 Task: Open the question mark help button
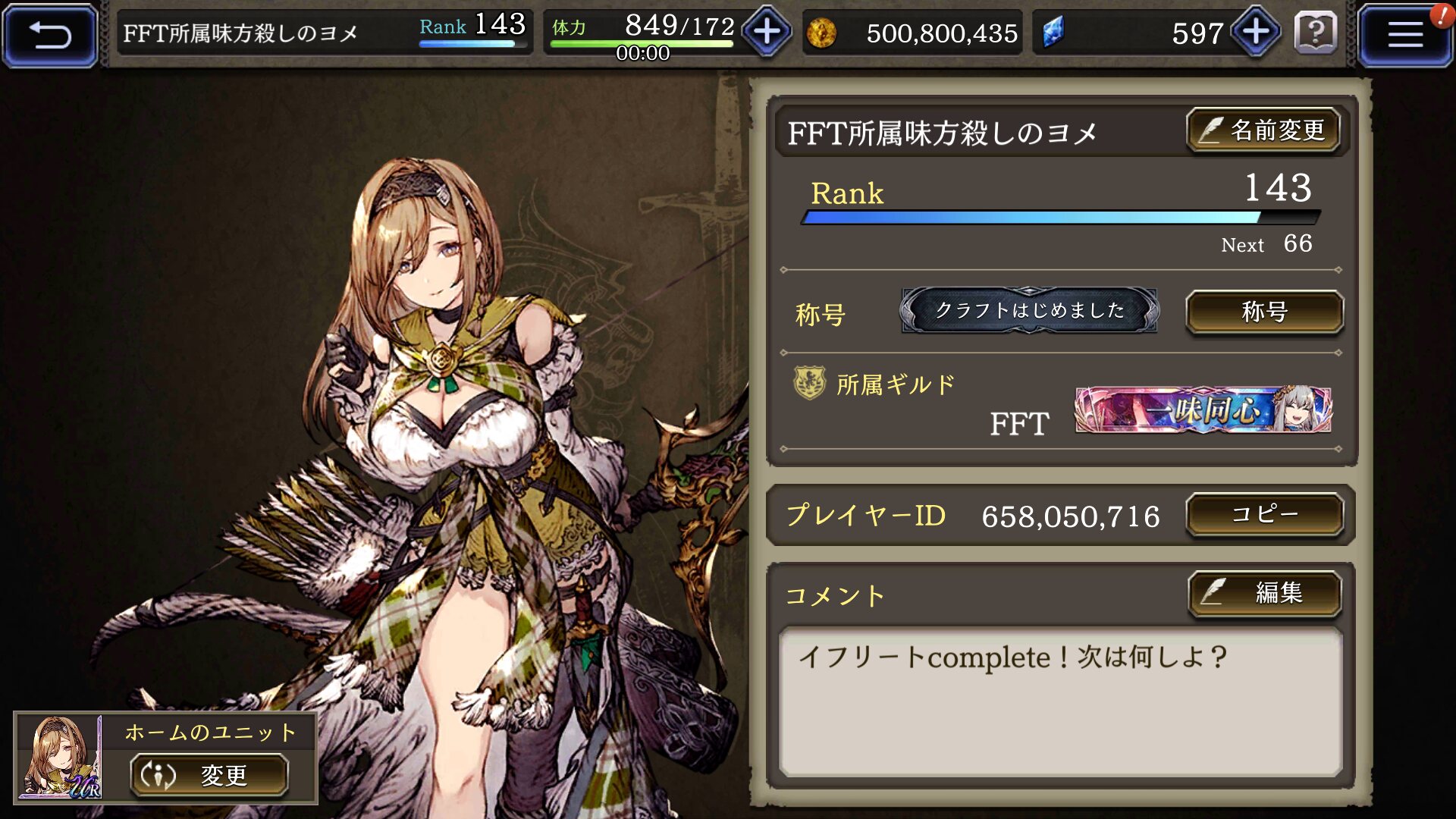tap(1316, 33)
